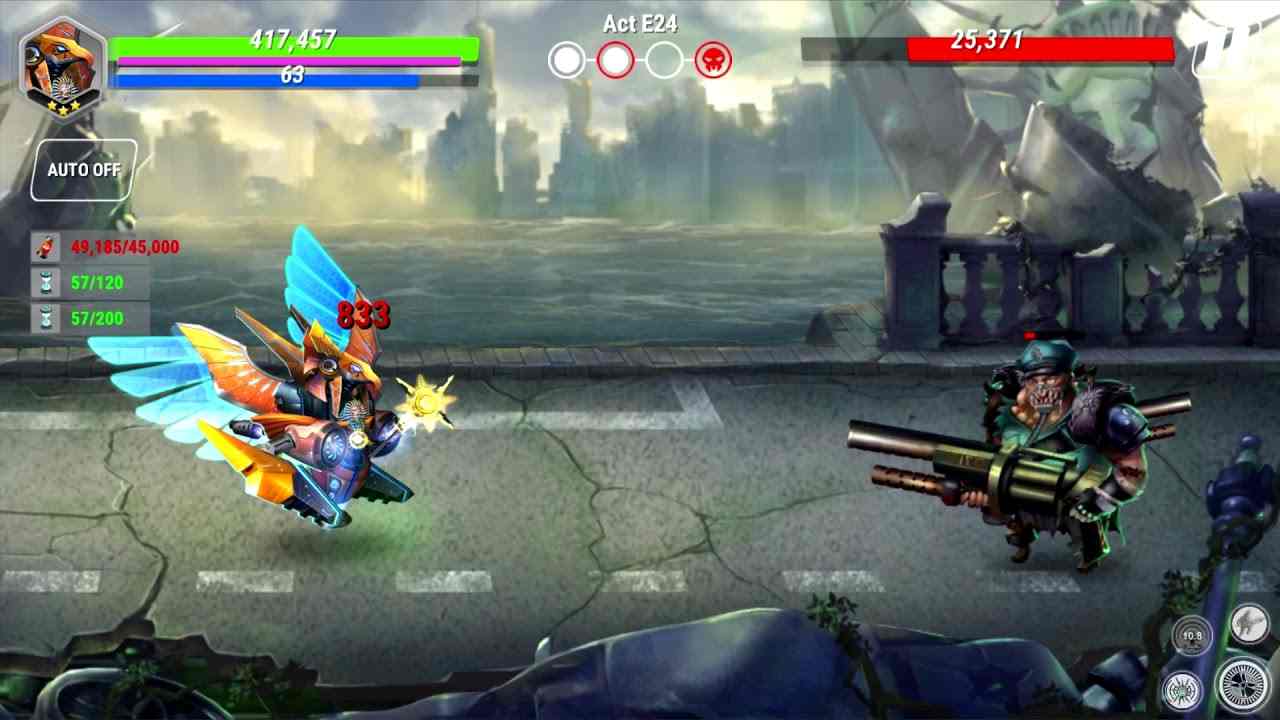The height and width of the screenshot is (720, 1280).
Task: Click the Act E24 stage title
Action: pyautogui.click(x=640, y=25)
